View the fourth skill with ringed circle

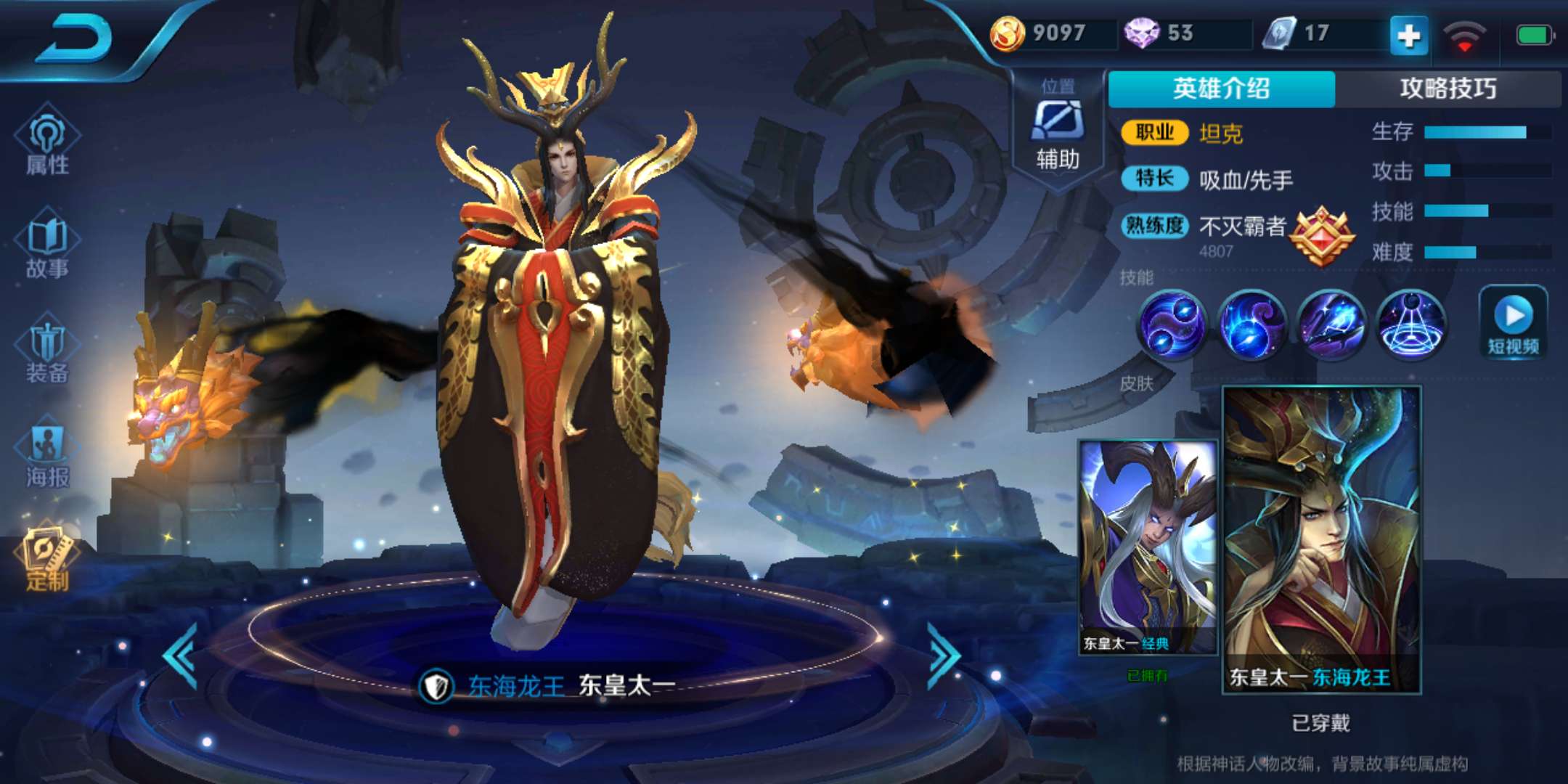tap(1410, 324)
